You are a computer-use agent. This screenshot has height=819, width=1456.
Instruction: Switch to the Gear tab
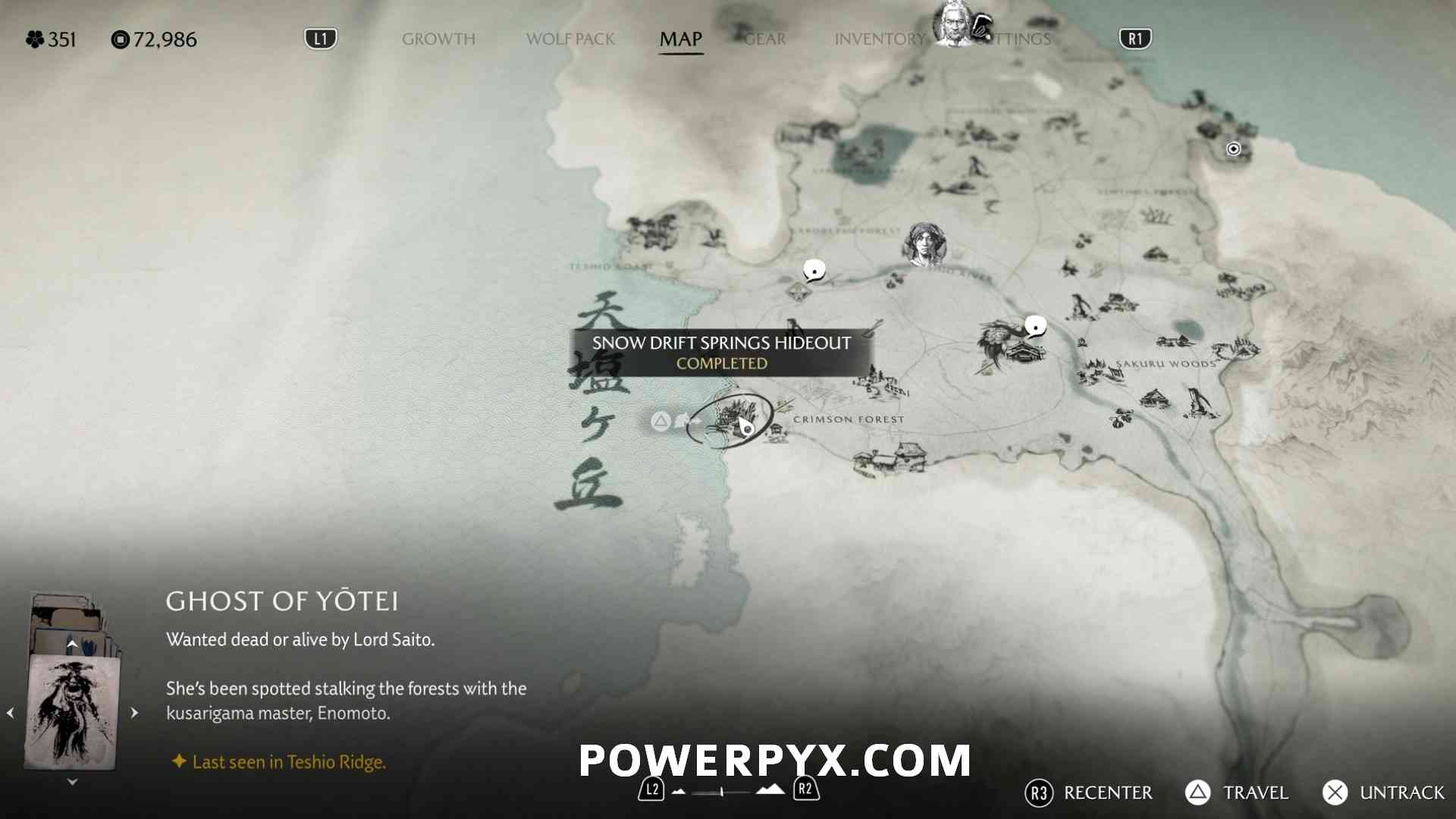click(764, 39)
